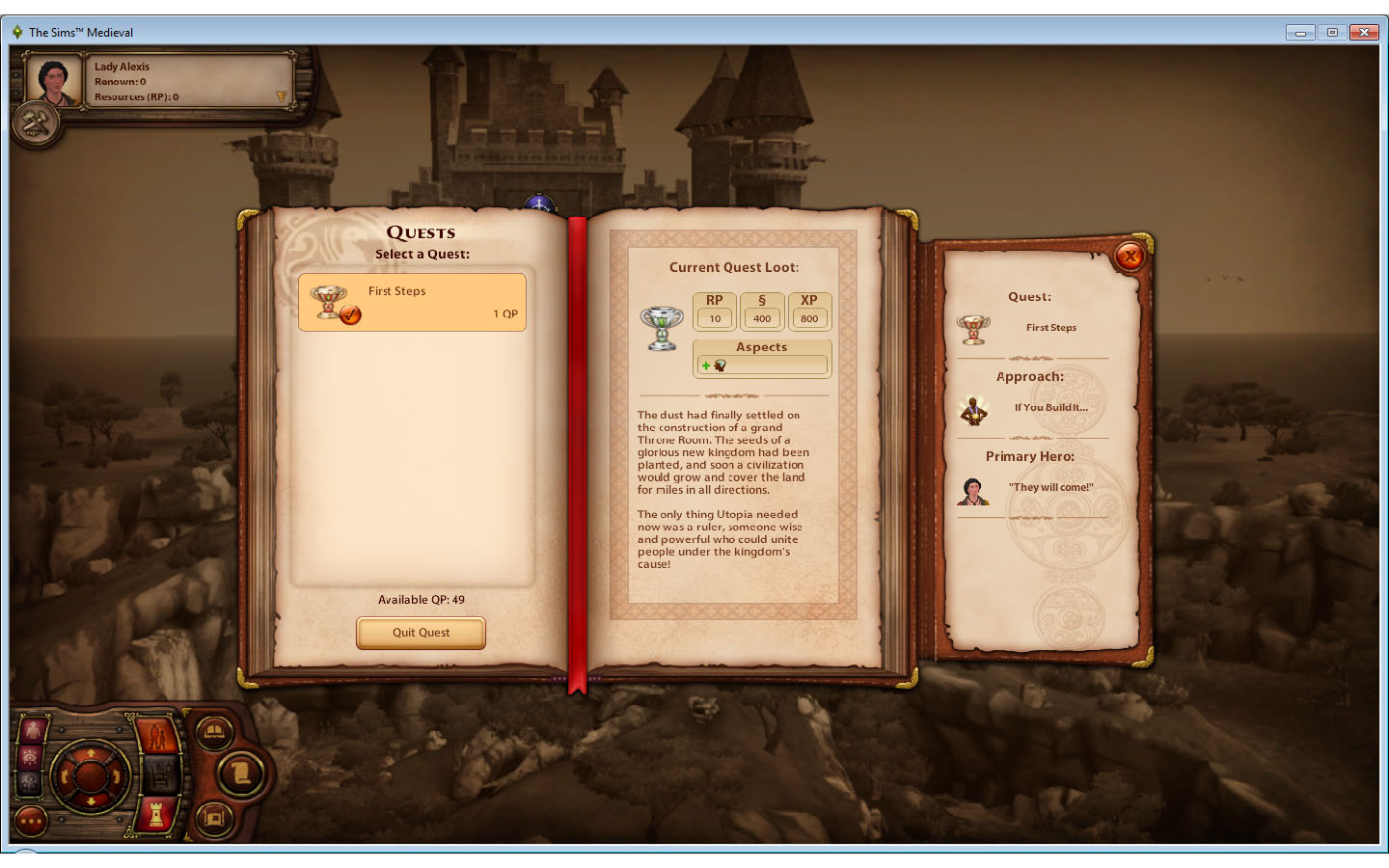Click the checkmark on First Steps quest
Image resolution: width=1389 pixels, height=868 pixels.
(x=349, y=314)
